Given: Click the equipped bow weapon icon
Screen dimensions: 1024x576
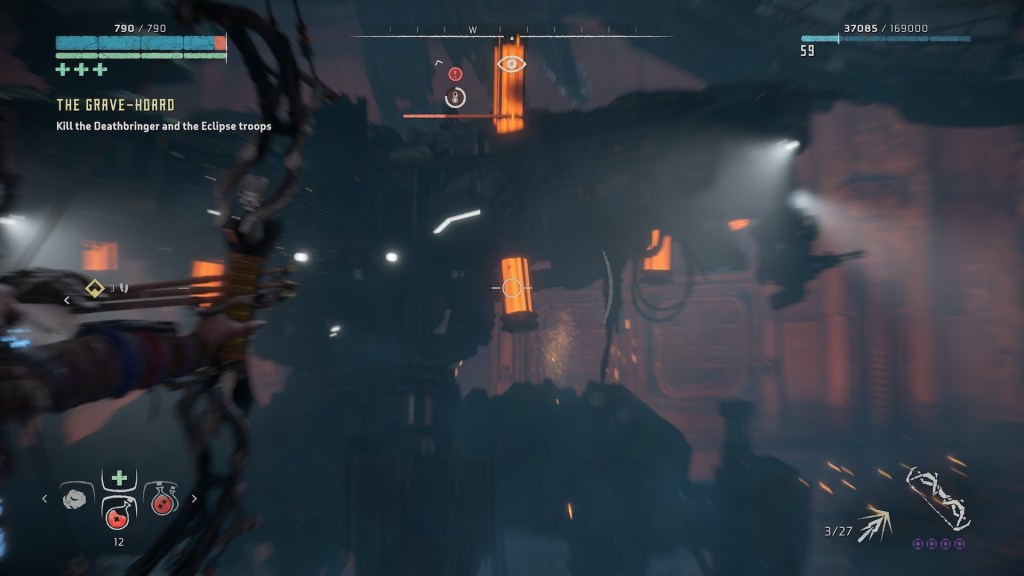Looking at the screenshot, I should pyautogui.click(x=938, y=498).
